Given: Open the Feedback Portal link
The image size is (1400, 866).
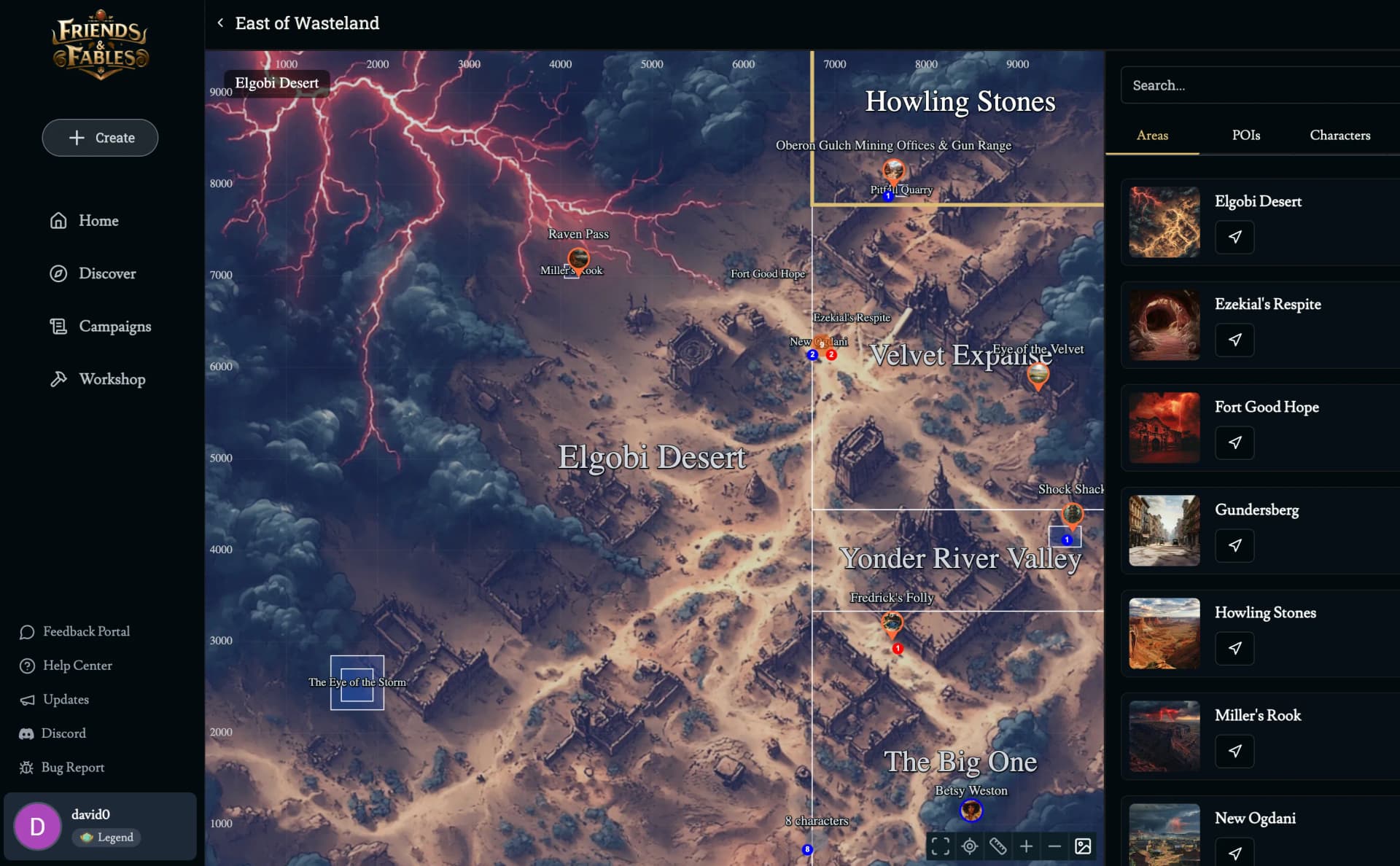Looking at the screenshot, I should 85,631.
